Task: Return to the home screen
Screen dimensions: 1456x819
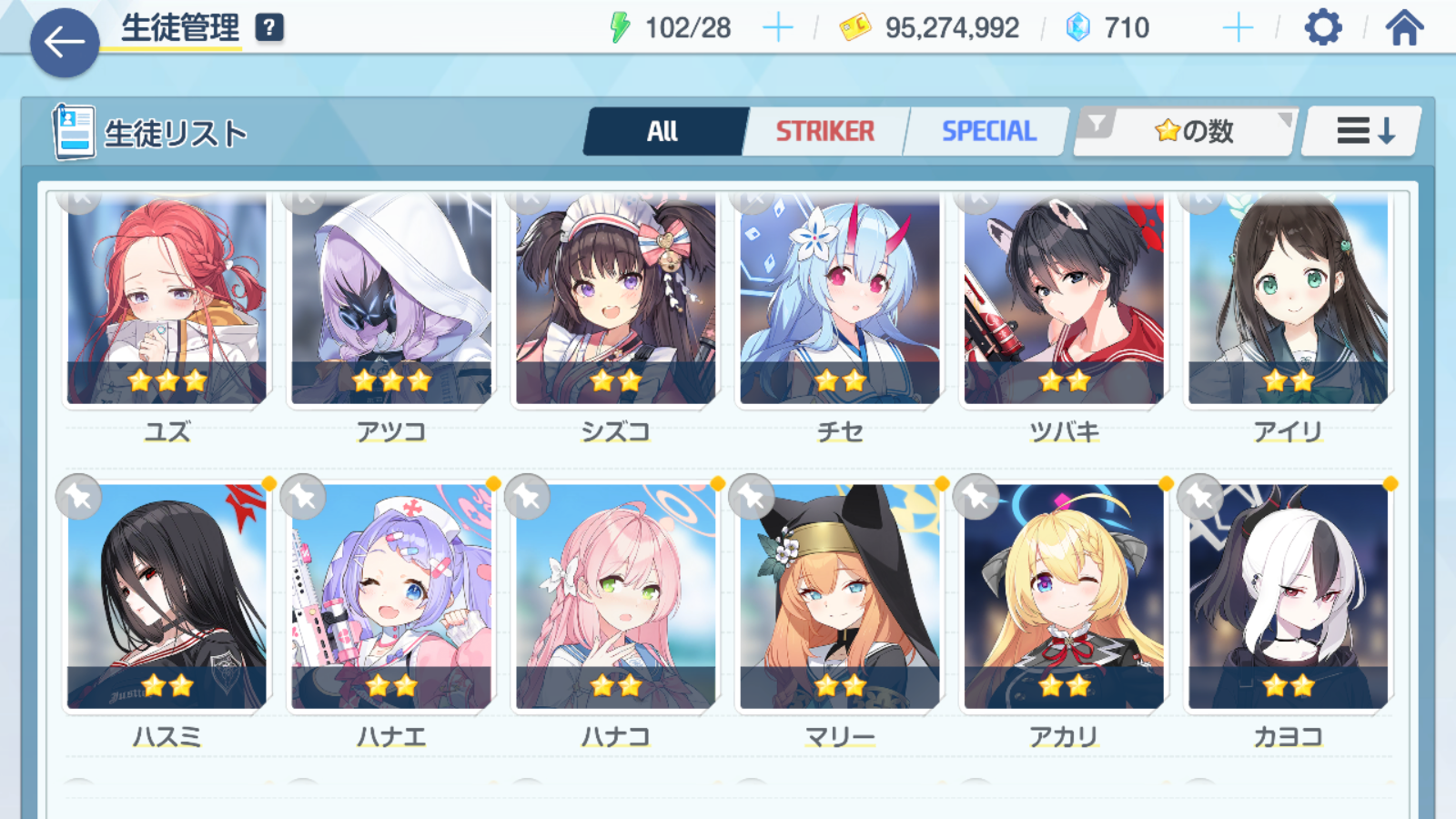Action: 1404,28
